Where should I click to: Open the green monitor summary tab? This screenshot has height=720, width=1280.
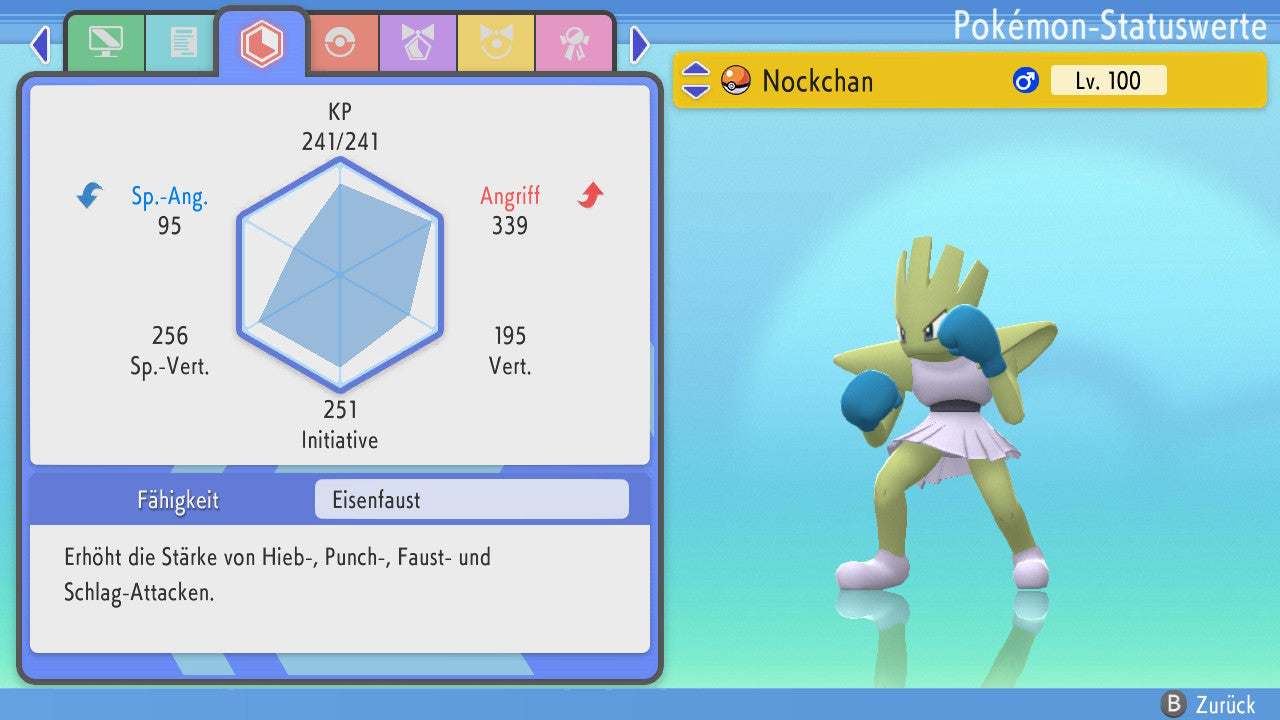pyautogui.click(x=105, y=43)
